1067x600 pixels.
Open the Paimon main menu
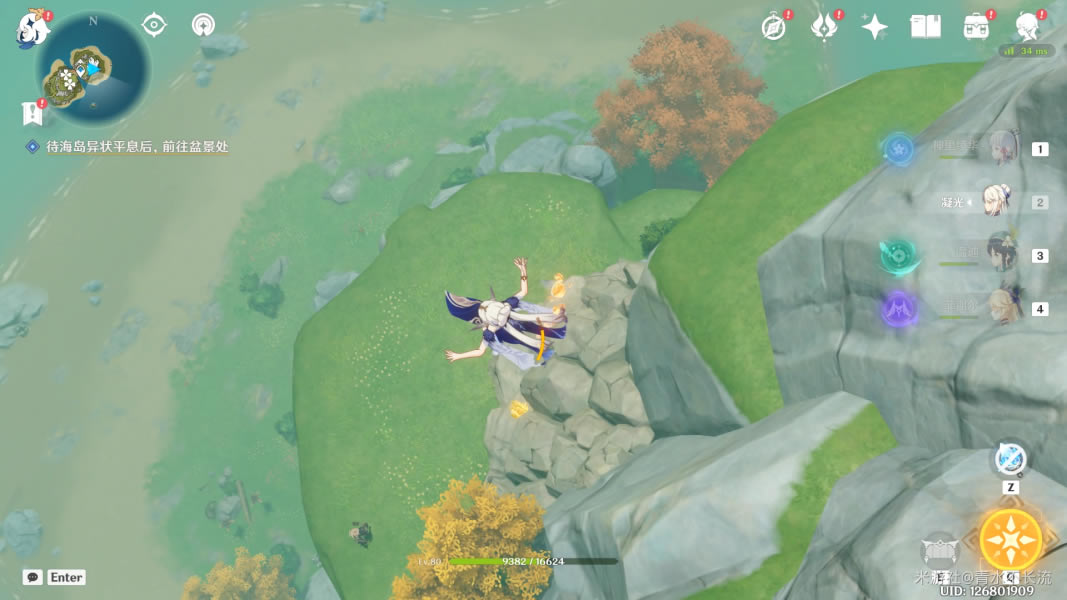[32, 29]
